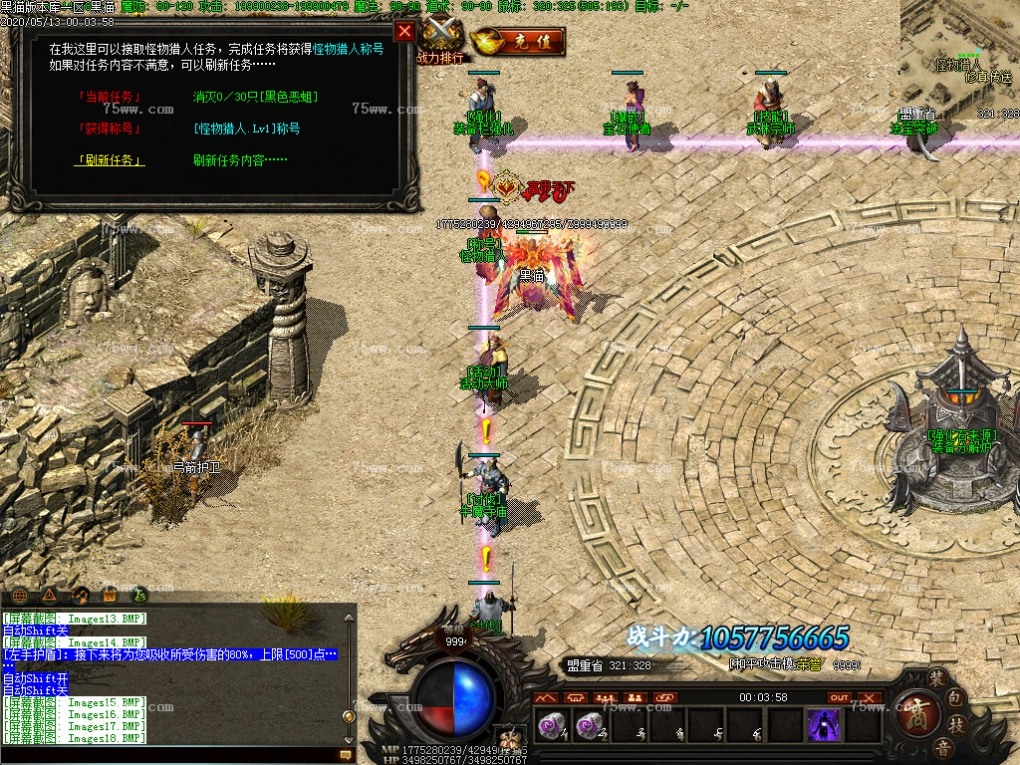Click the OUT button on the bar

[x=839, y=697]
